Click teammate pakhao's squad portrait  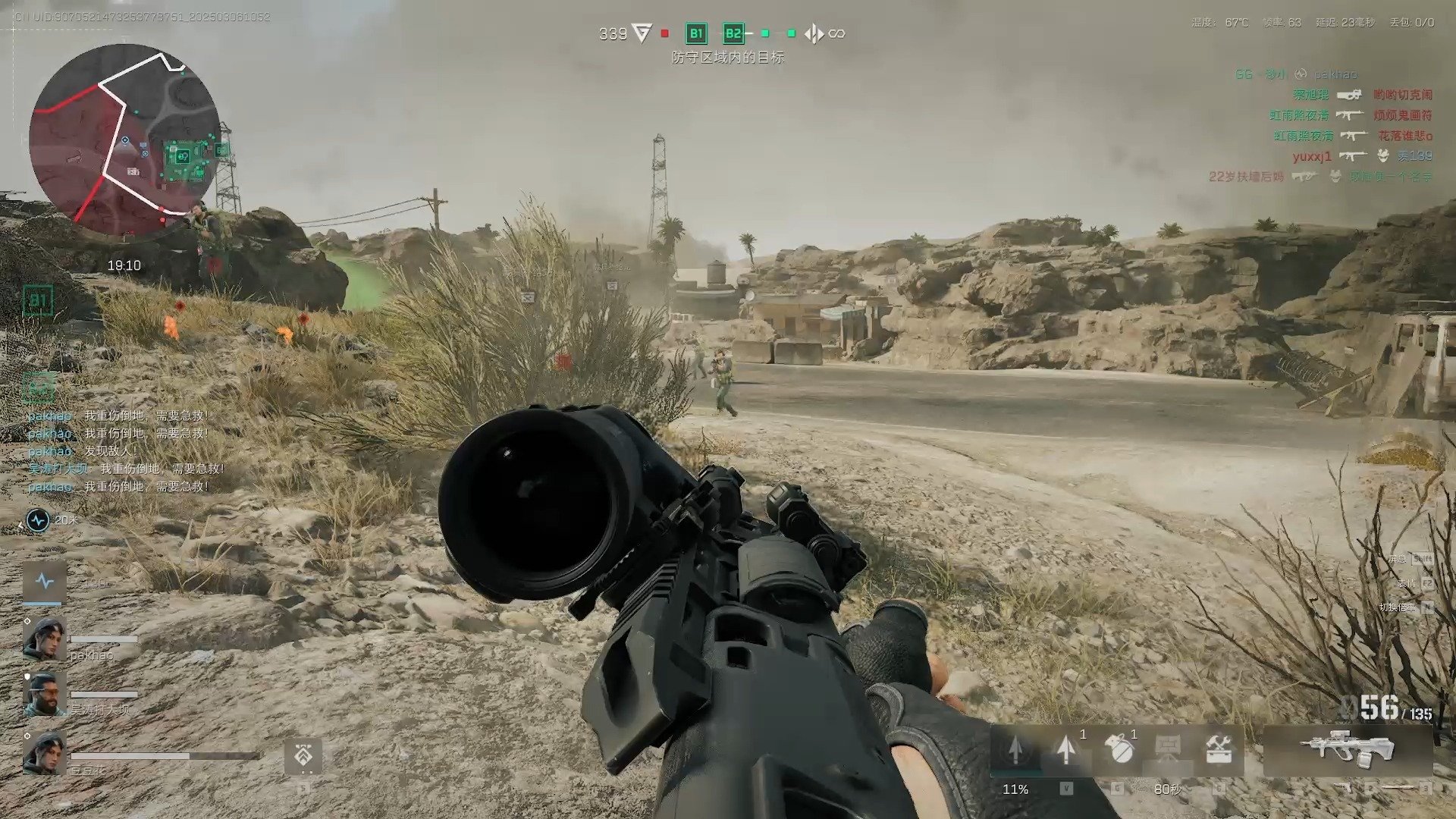coord(44,639)
